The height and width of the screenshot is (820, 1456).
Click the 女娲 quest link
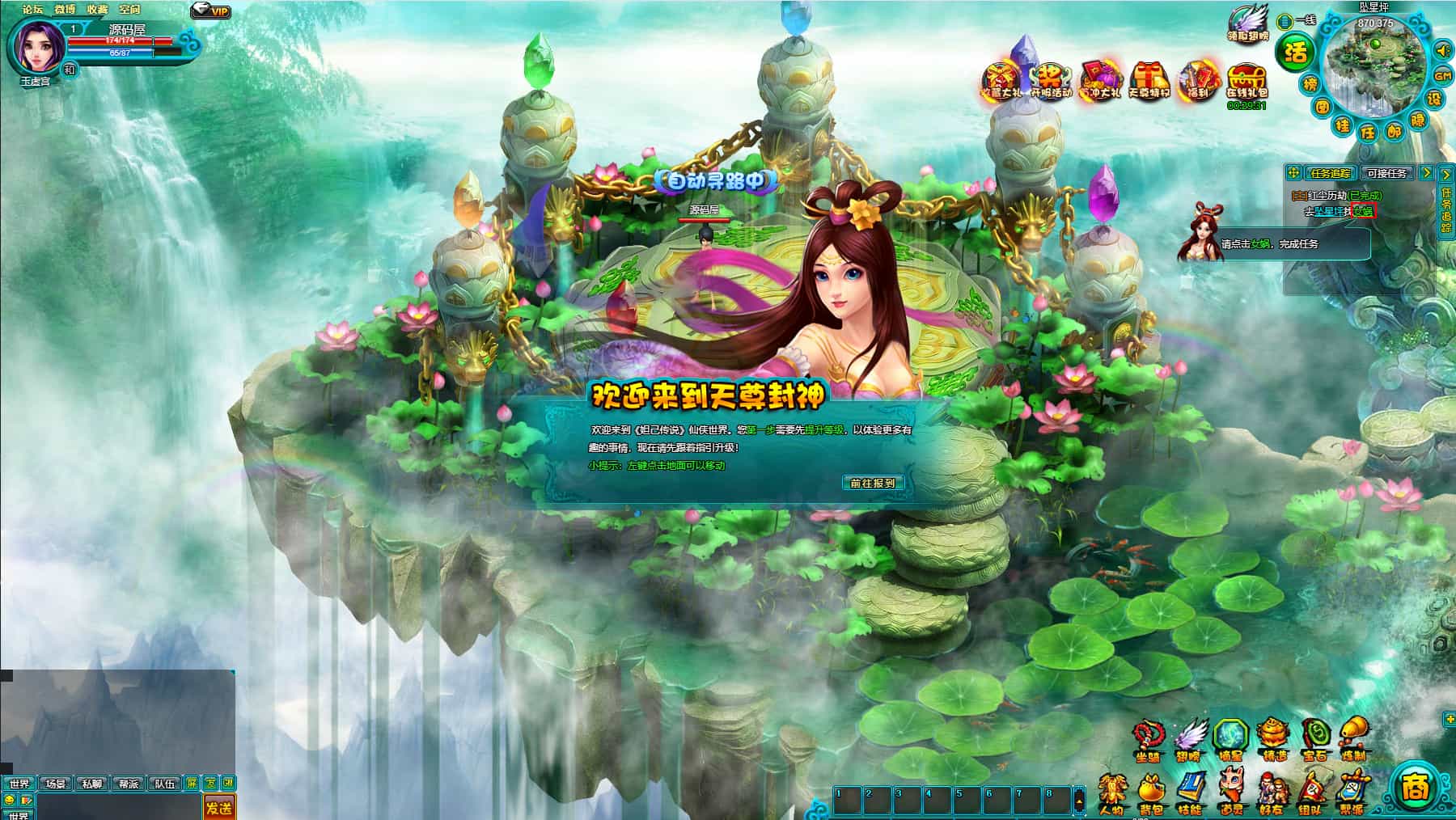pos(1362,210)
